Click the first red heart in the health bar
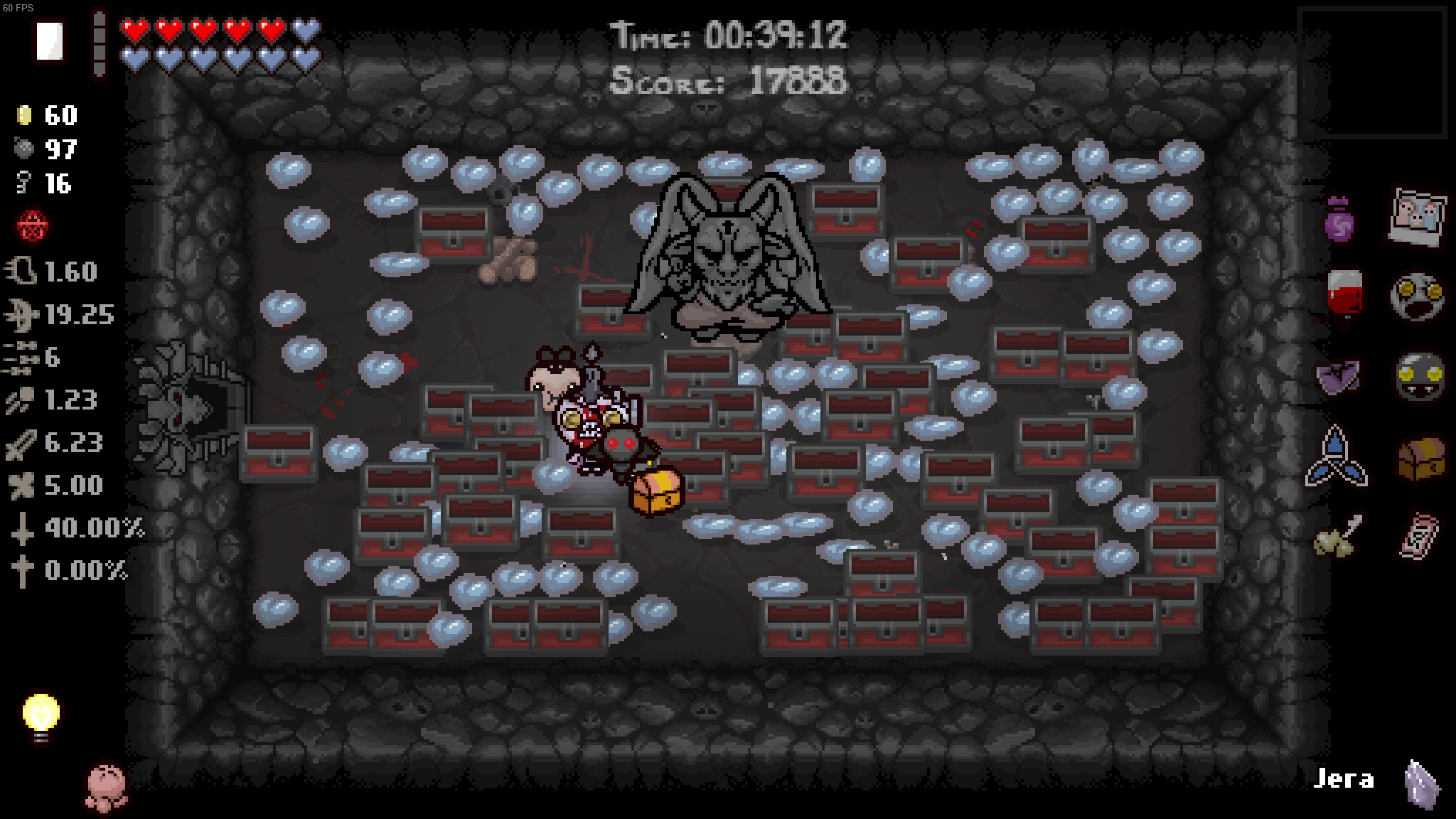1456x819 pixels. [x=132, y=30]
